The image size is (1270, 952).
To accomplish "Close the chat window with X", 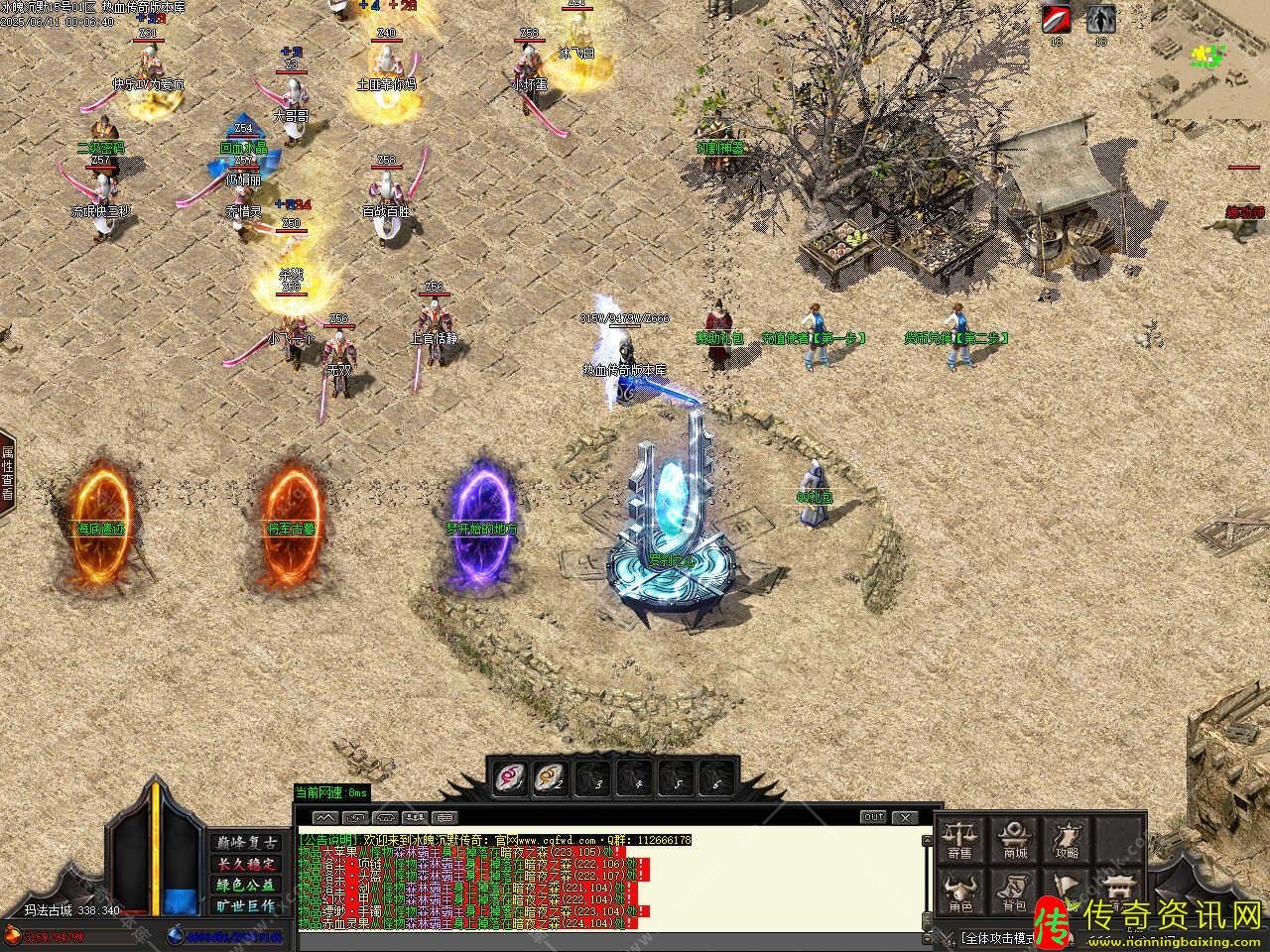I will pos(904,817).
